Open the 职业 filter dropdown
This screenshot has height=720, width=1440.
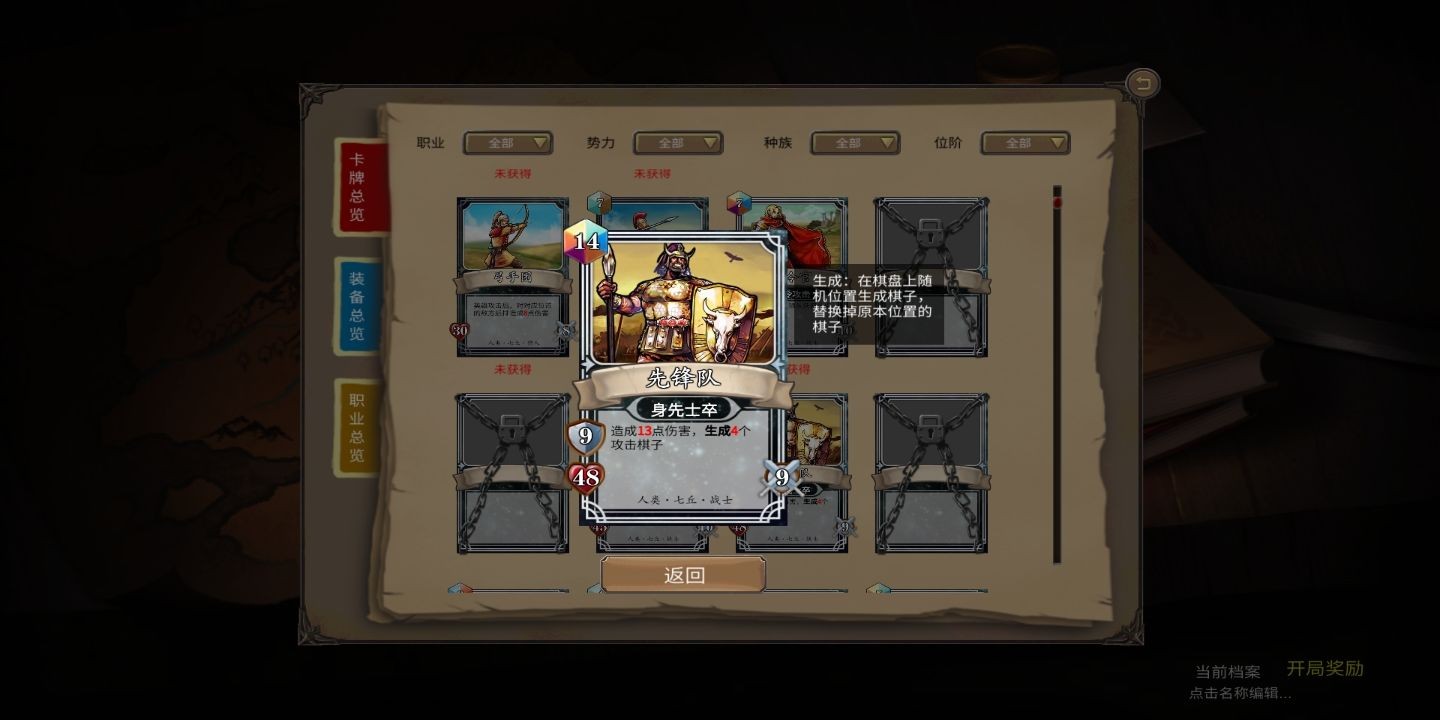coord(507,143)
